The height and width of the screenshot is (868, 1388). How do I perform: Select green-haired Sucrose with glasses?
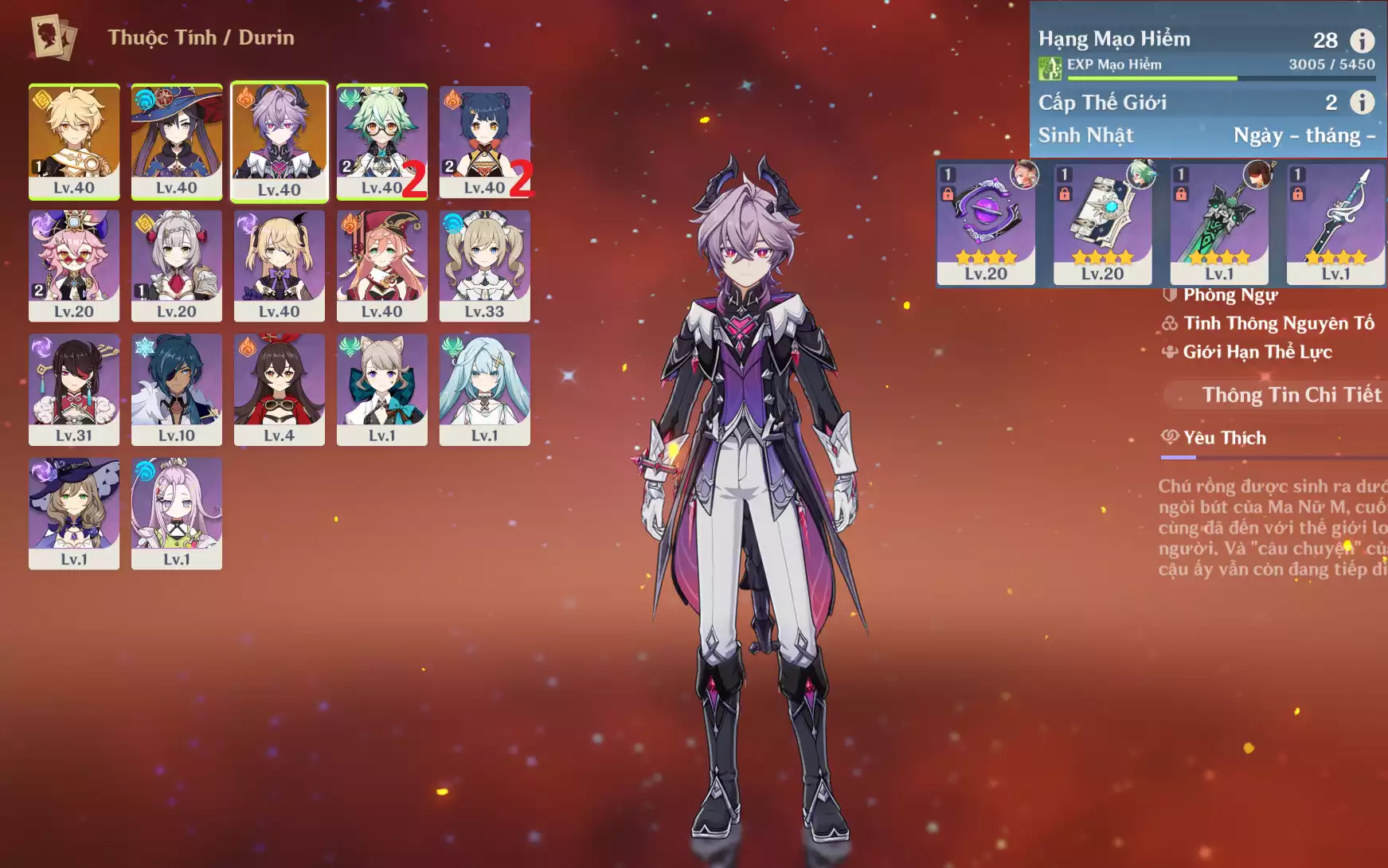pos(381,141)
